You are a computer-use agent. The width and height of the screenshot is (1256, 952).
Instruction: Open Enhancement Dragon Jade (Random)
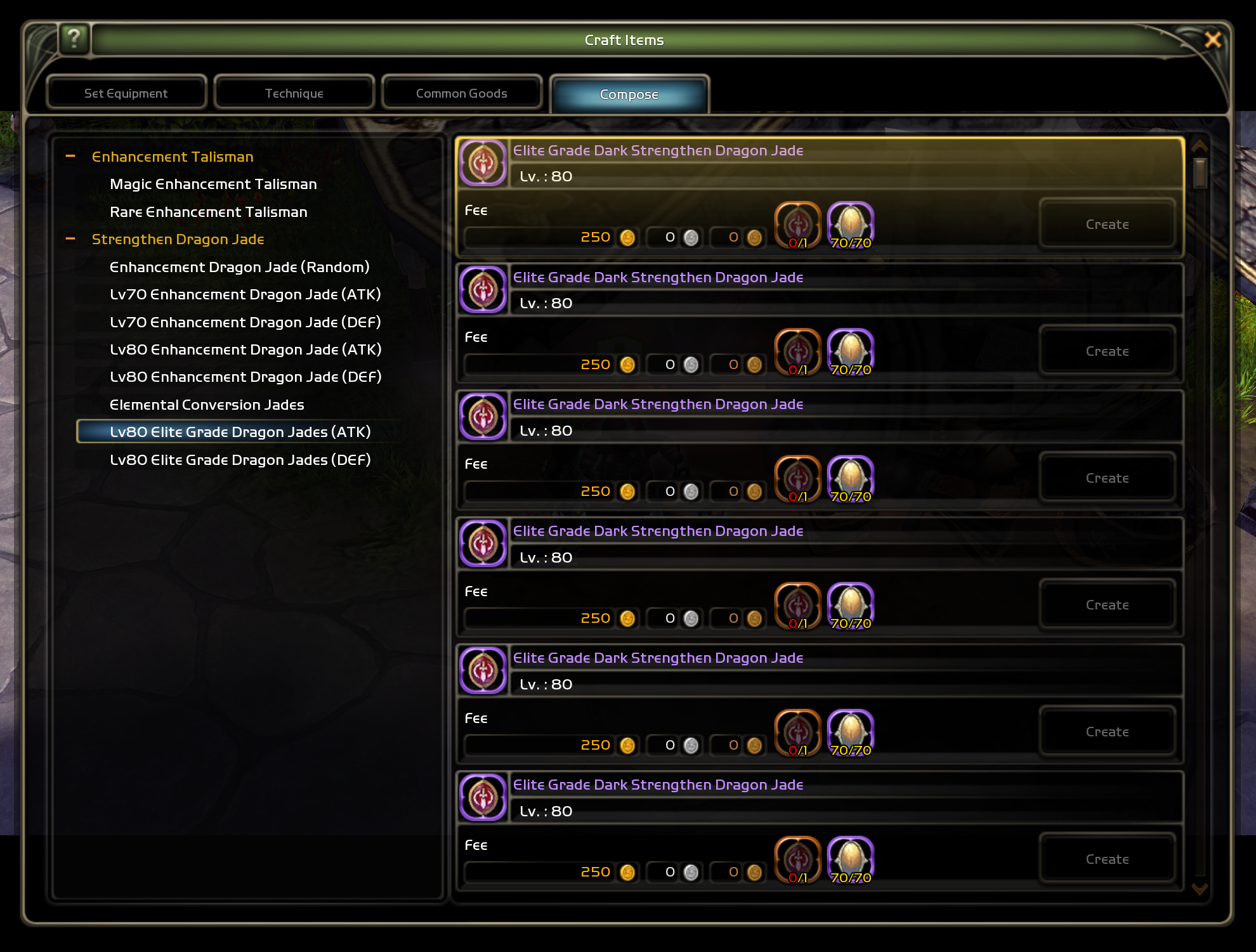[239, 267]
